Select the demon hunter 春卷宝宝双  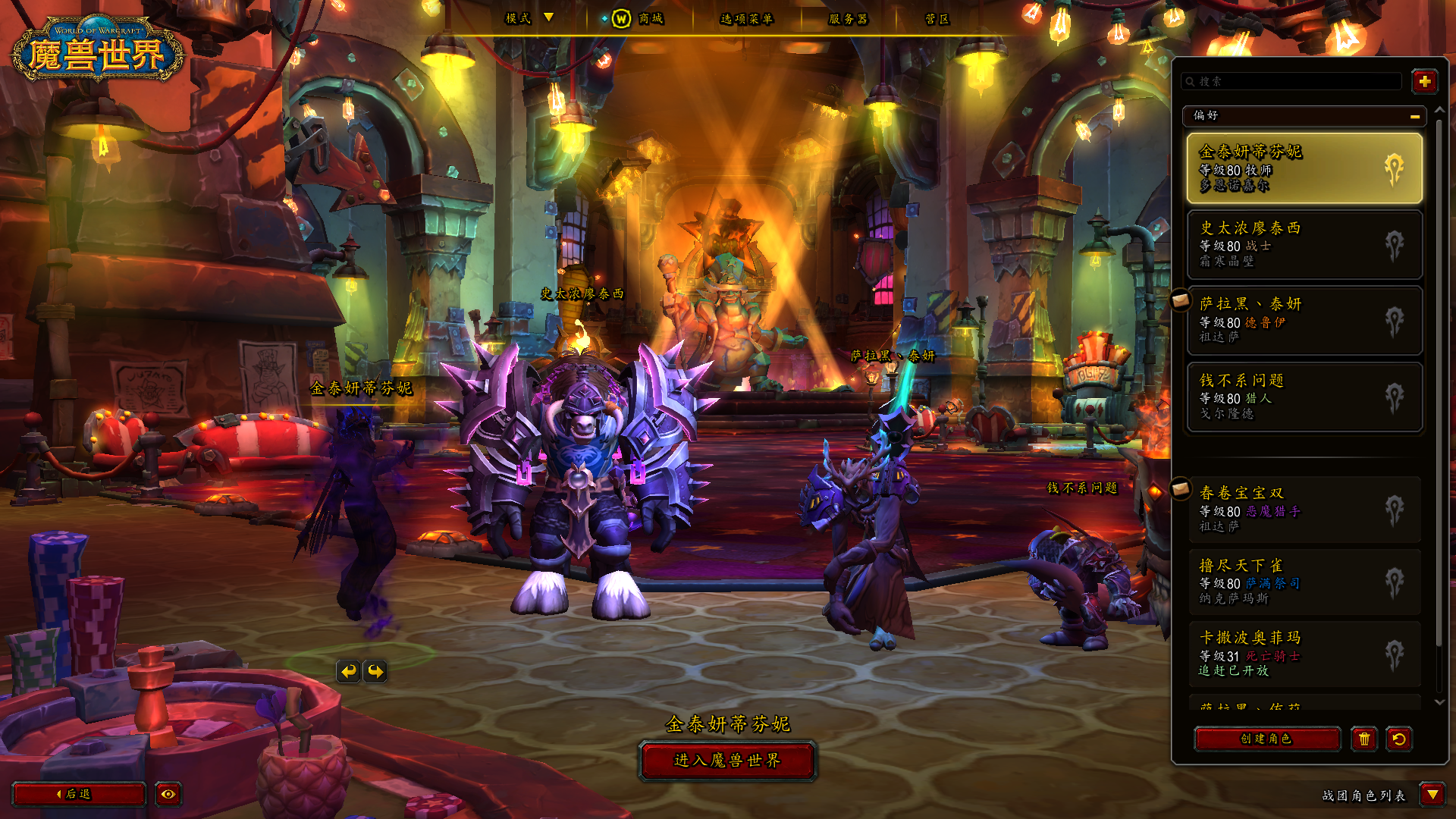1304,509
